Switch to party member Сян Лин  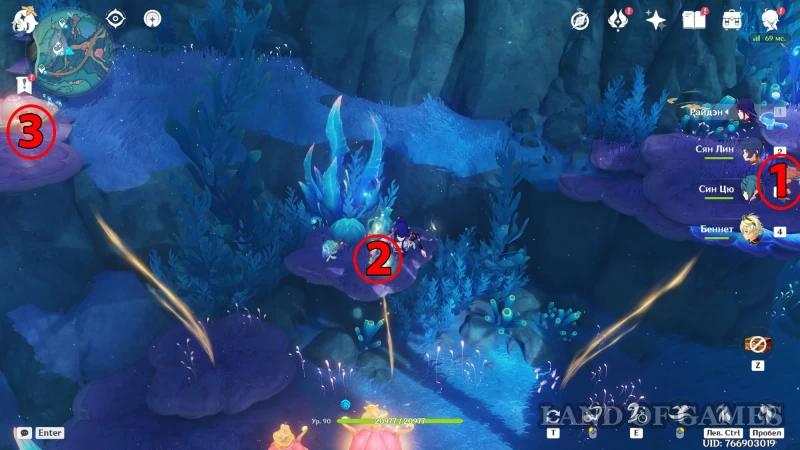[745, 150]
